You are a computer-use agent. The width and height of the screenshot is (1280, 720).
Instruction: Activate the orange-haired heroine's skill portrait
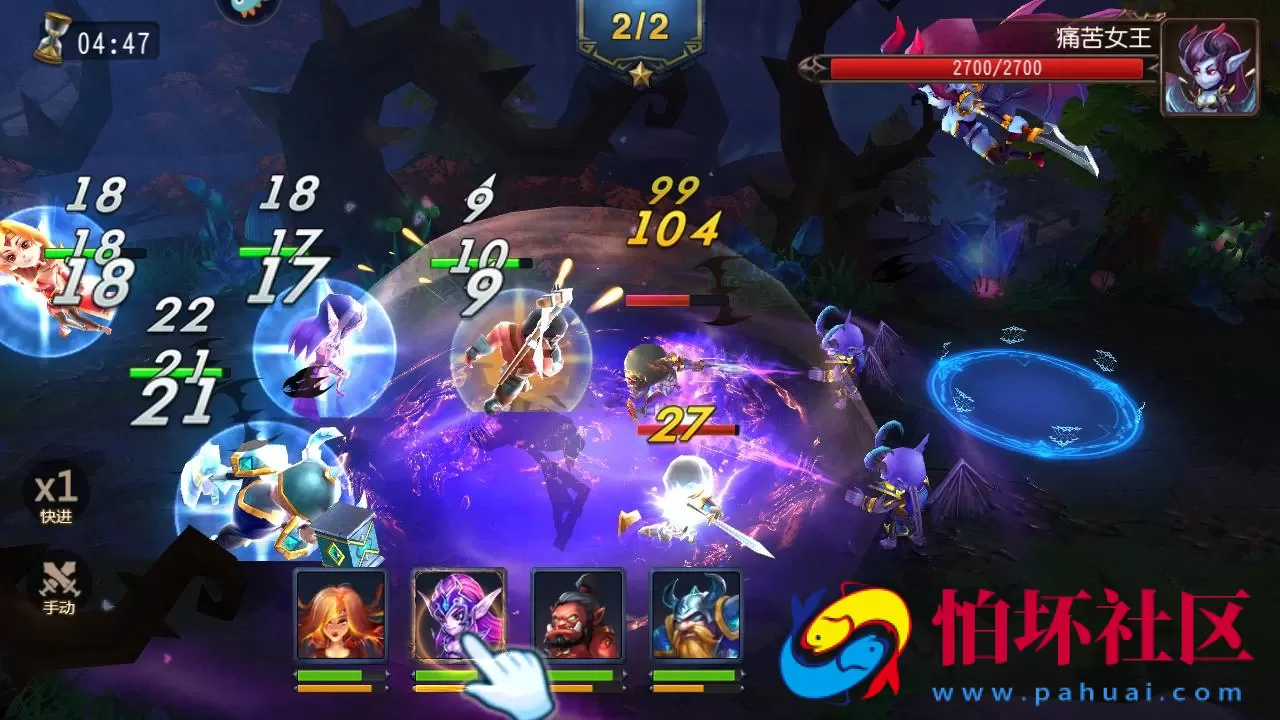pos(340,614)
